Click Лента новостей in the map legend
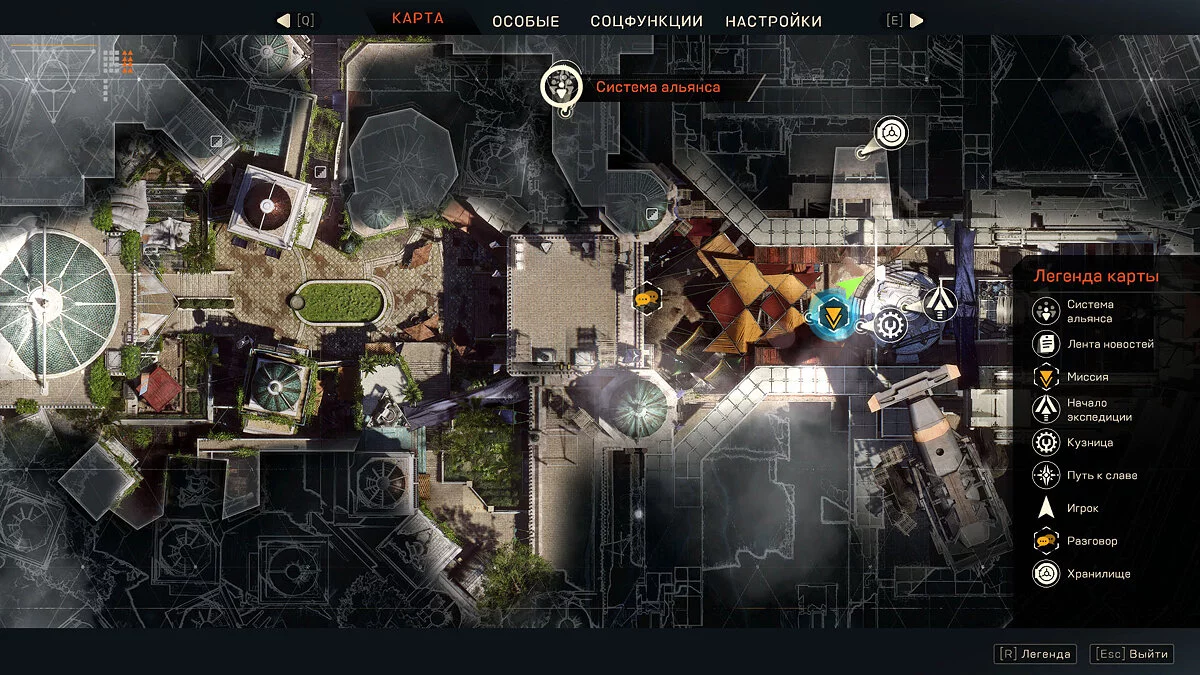Image resolution: width=1200 pixels, height=675 pixels. click(1095, 344)
